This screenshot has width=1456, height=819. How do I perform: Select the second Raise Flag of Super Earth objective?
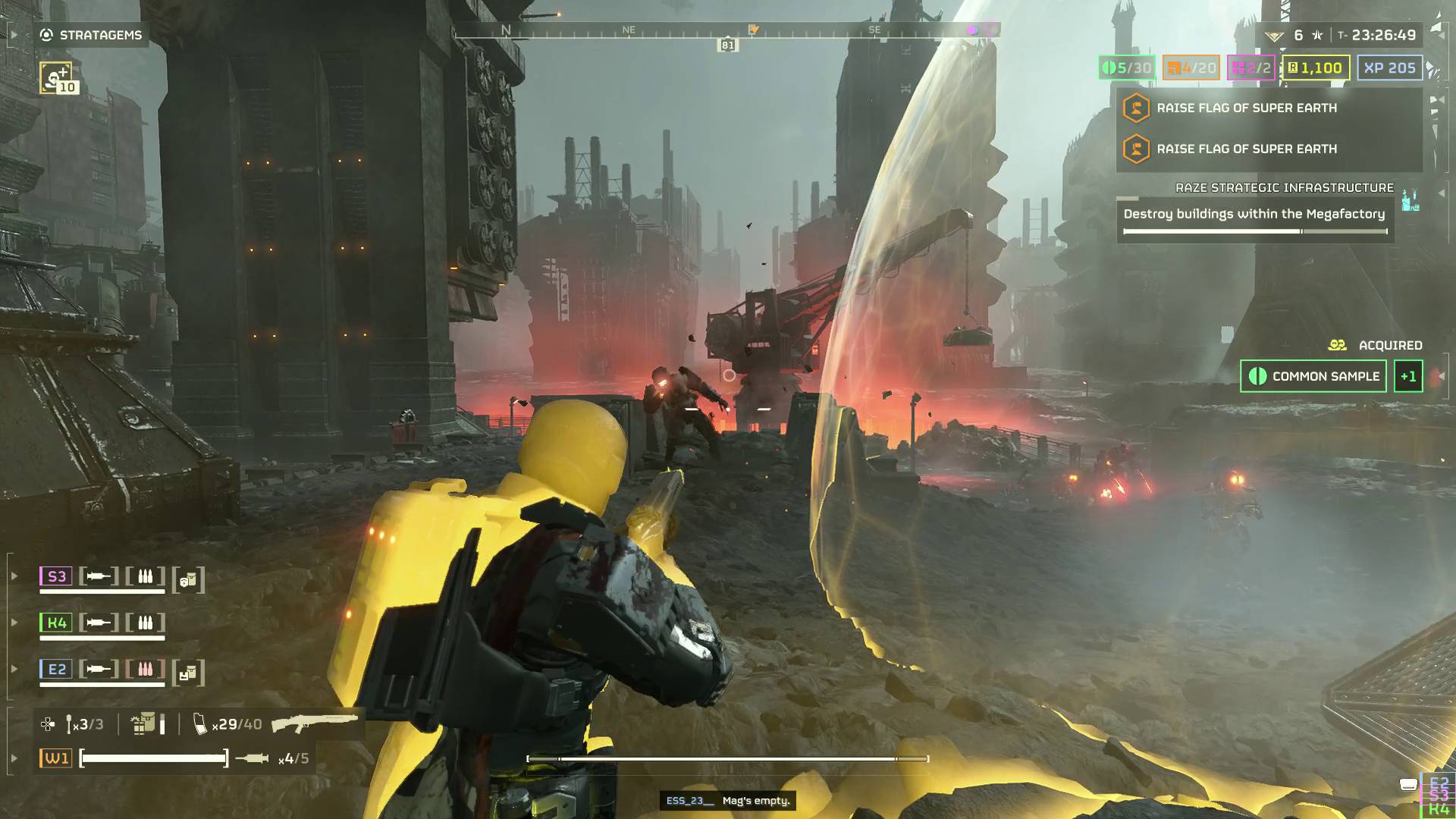click(1246, 149)
